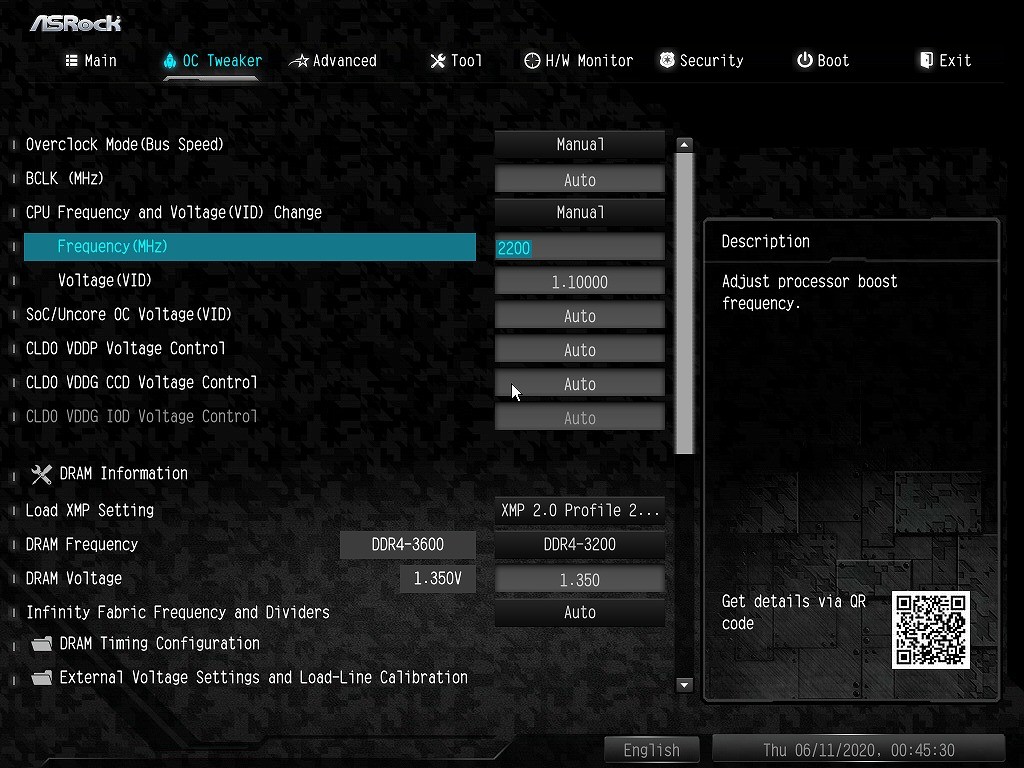Select the Exit tab
Viewport: 1024px width, 768px height.
tap(945, 61)
